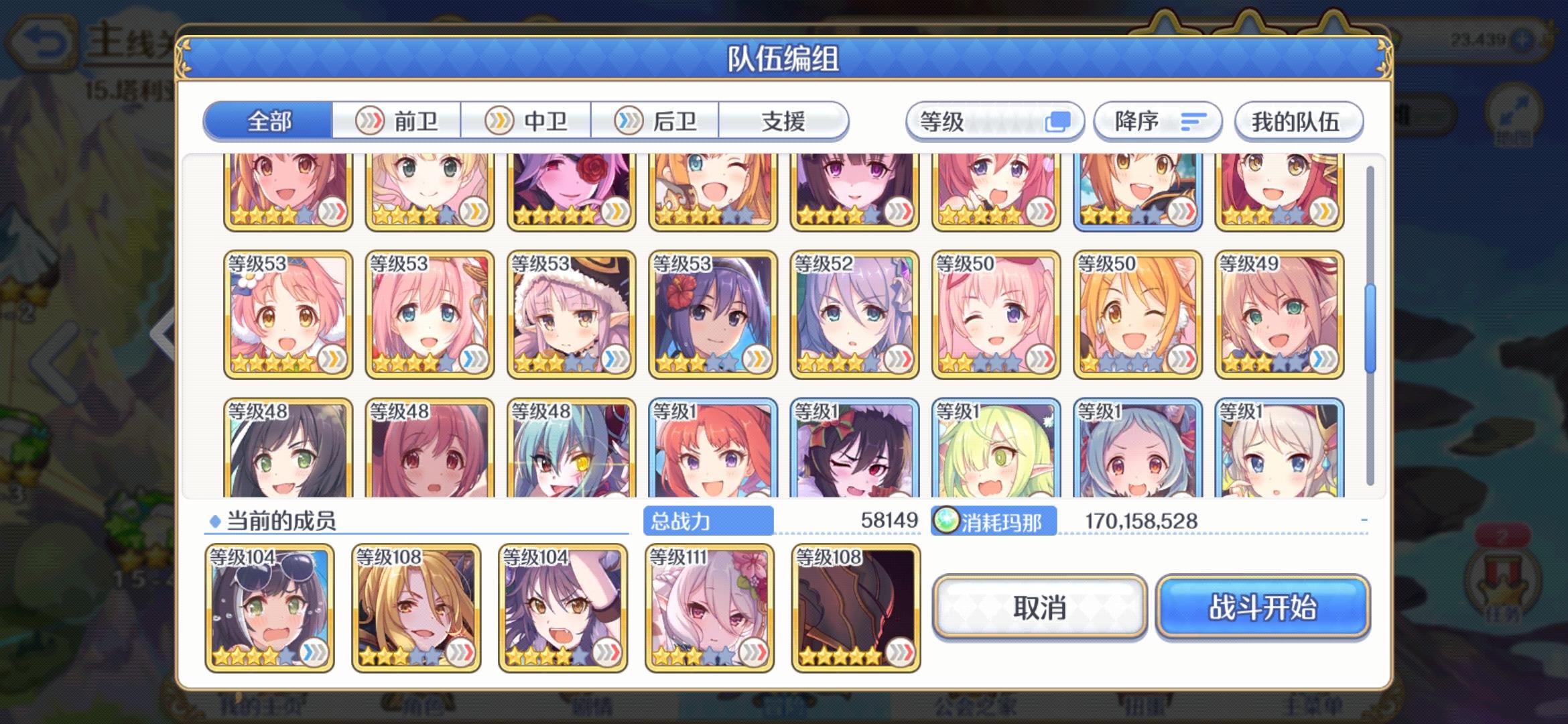Toggle the 降序 descending sort order button

tap(1157, 121)
